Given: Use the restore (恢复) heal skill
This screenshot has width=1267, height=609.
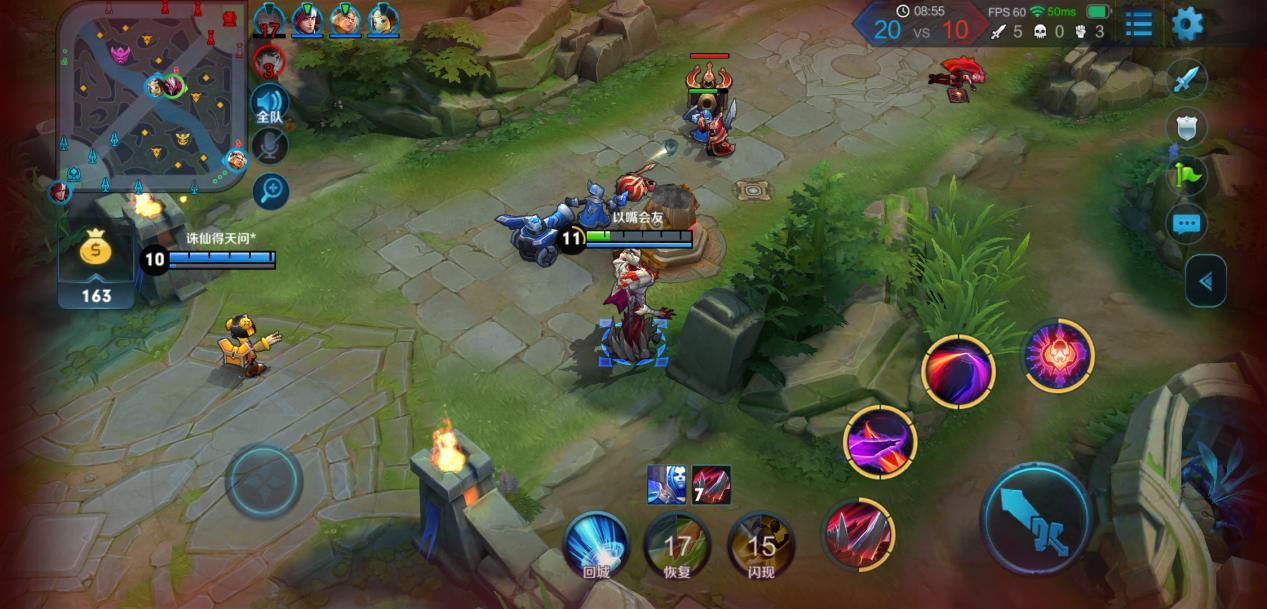Looking at the screenshot, I should coord(678,547).
